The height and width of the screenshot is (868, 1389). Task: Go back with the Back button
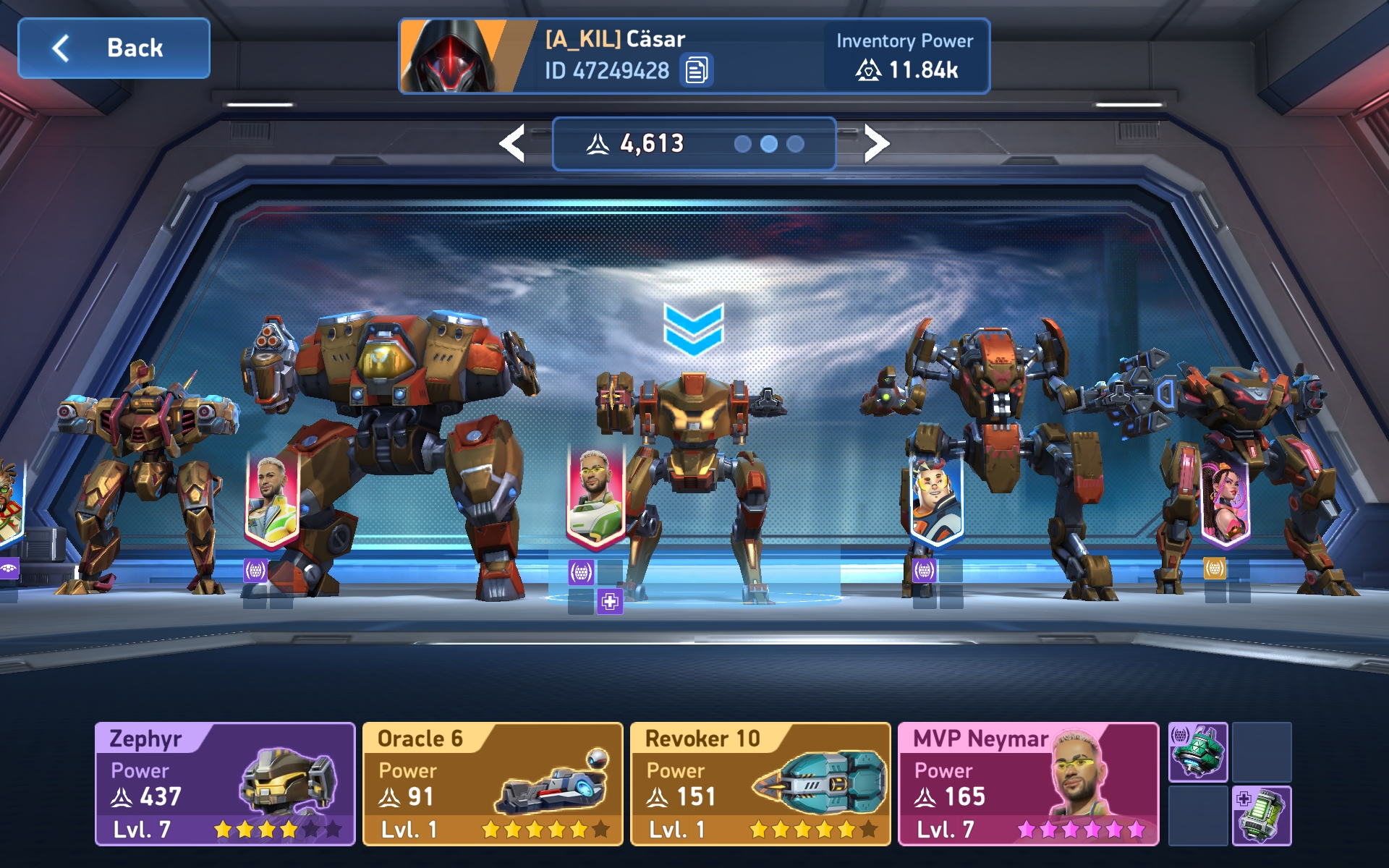[x=114, y=48]
